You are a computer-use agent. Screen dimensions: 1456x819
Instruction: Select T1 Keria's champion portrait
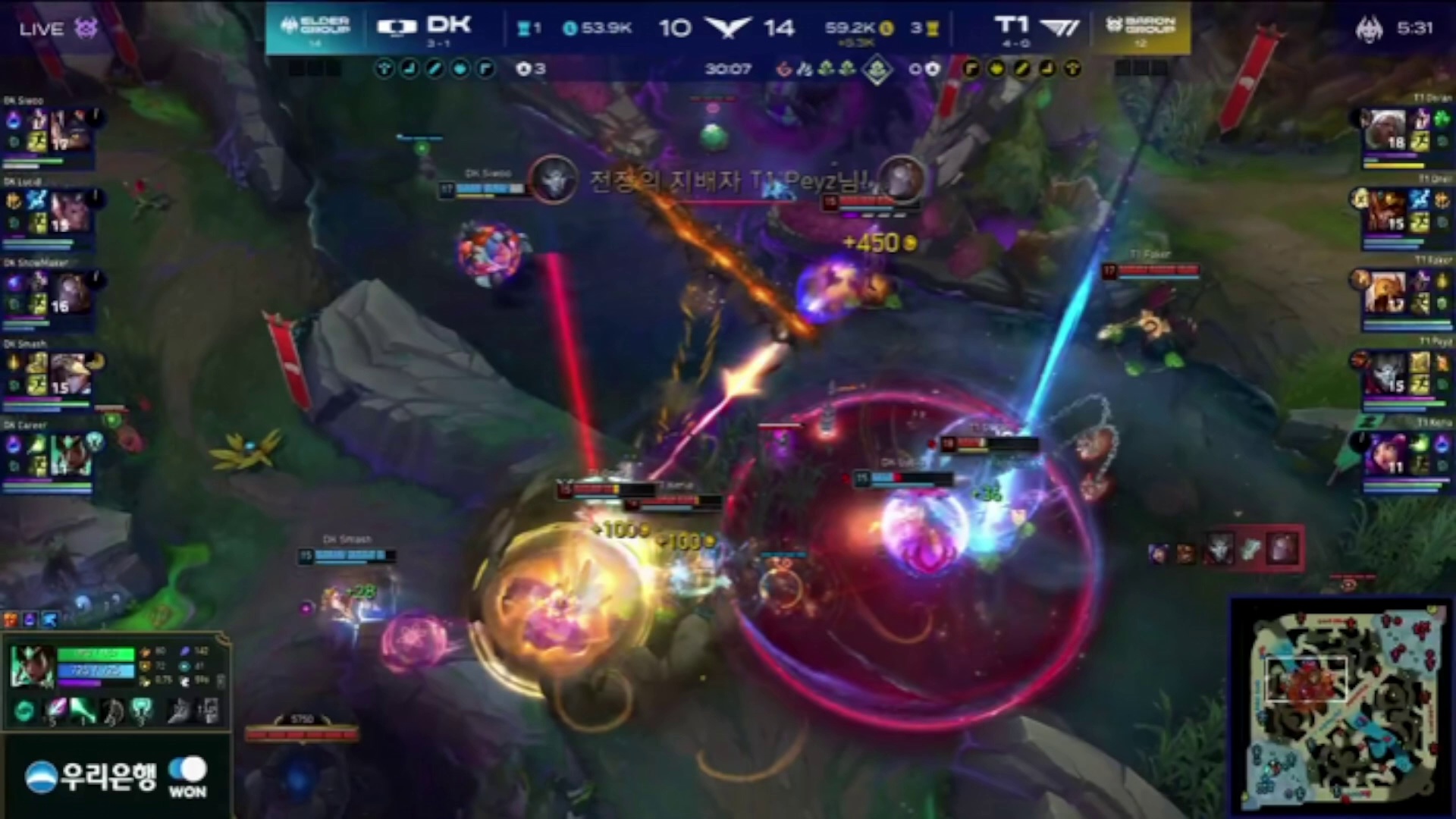click(x=1385, y=453)
